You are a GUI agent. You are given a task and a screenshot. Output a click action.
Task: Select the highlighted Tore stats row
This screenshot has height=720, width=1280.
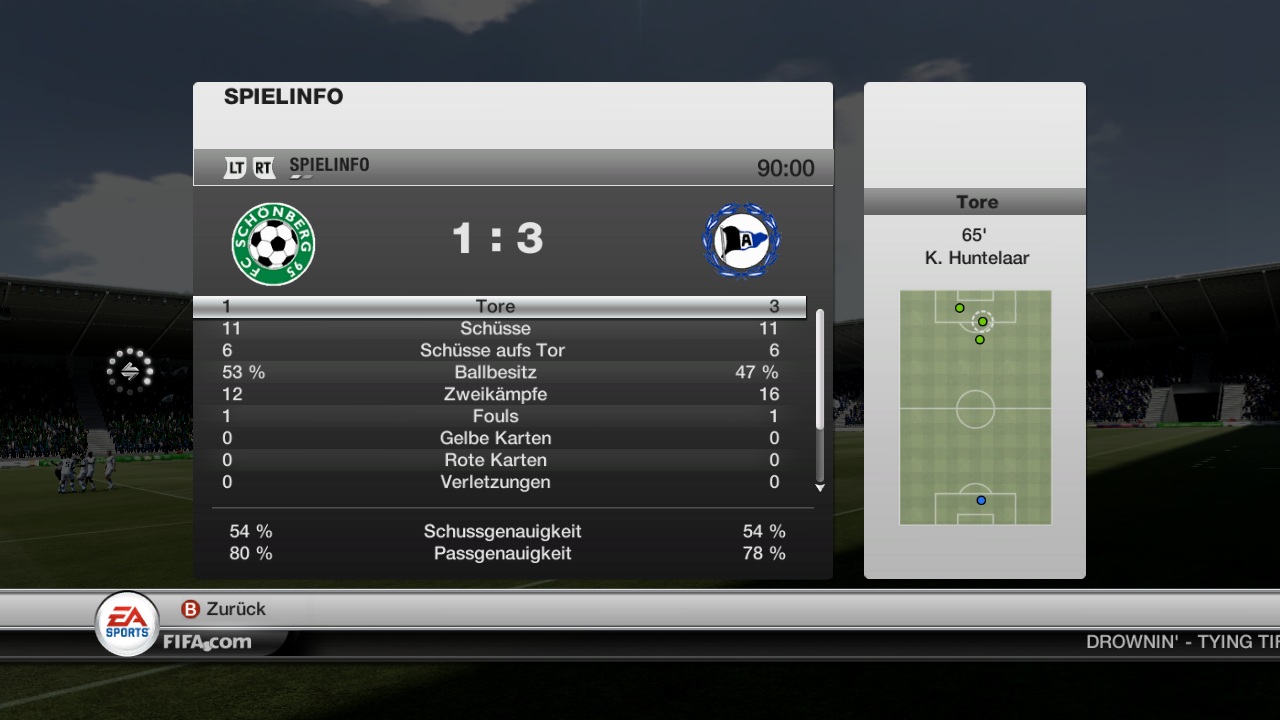pyautogui.click(x=498, y=306)
